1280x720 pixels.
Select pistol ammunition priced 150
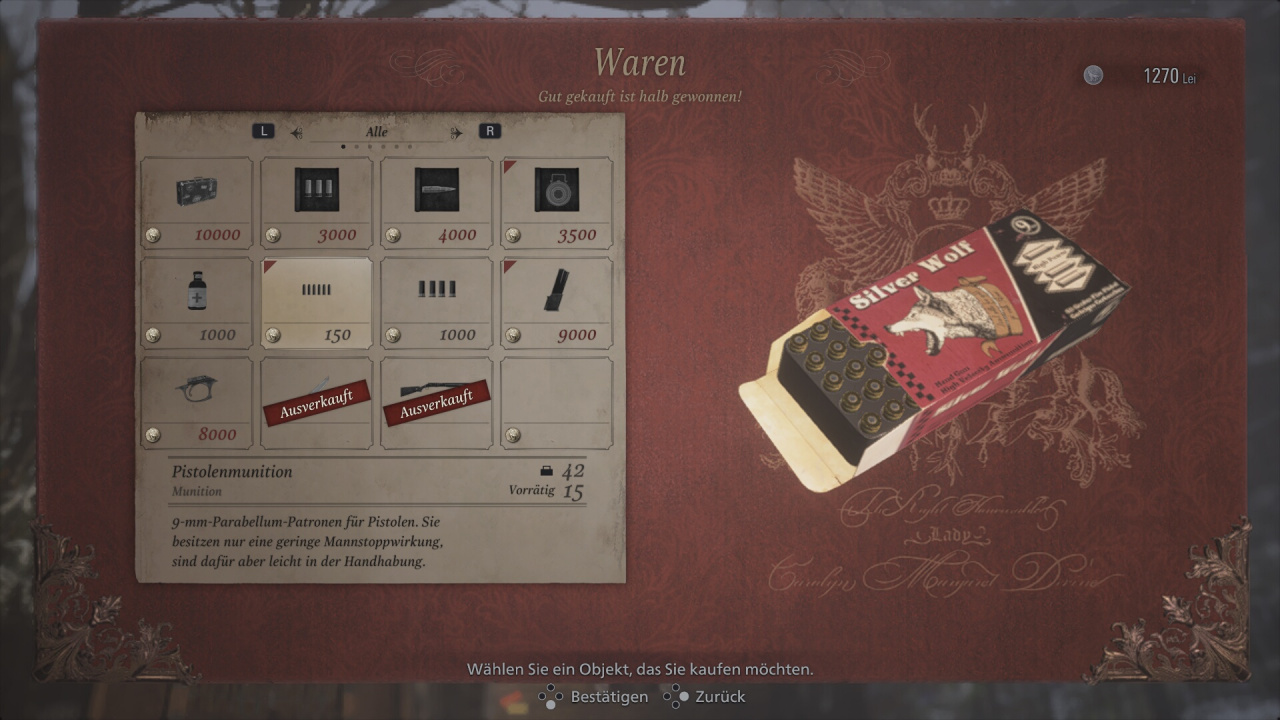pyautogui.click(x=317, y=302)
